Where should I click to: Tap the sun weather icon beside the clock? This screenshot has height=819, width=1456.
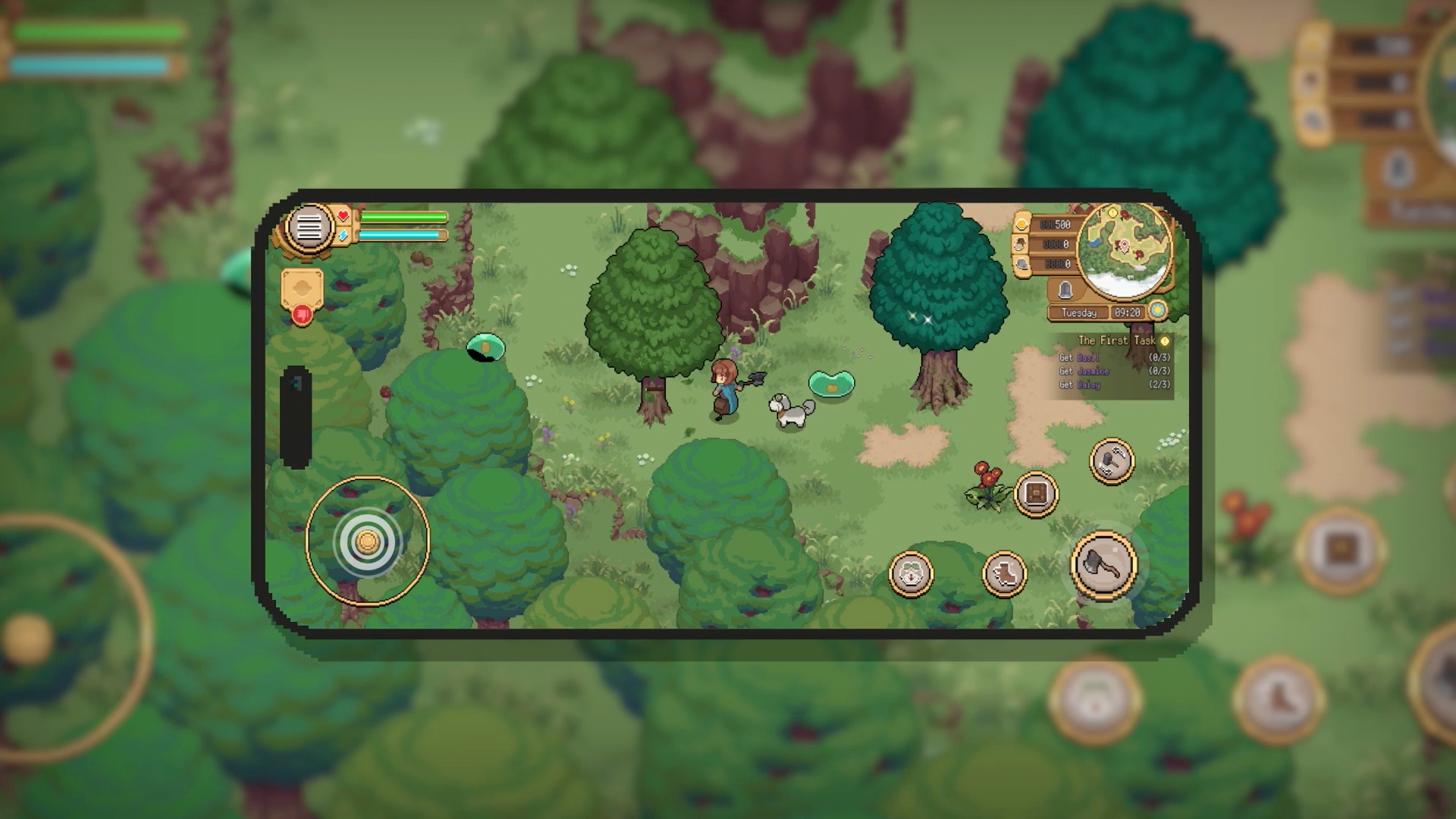coord(1157,311)
